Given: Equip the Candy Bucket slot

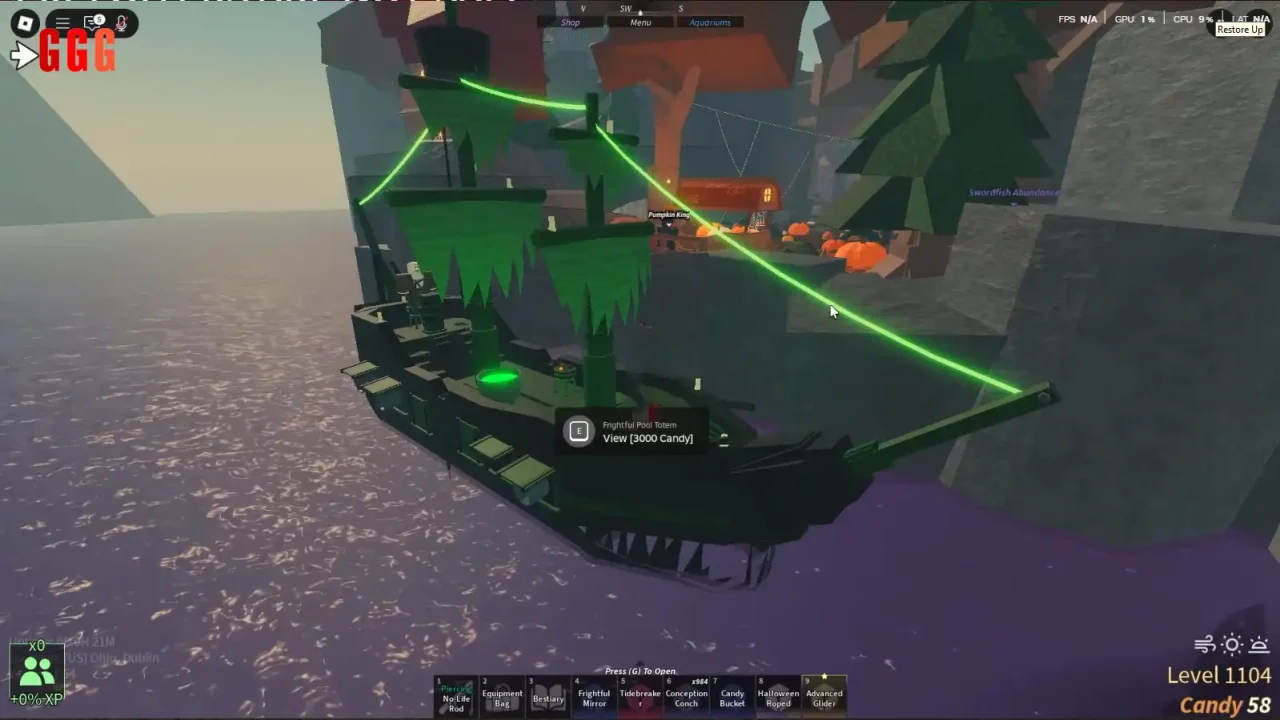Looking at the screenshot, I should pyautogui.click(x=732, y=696).
